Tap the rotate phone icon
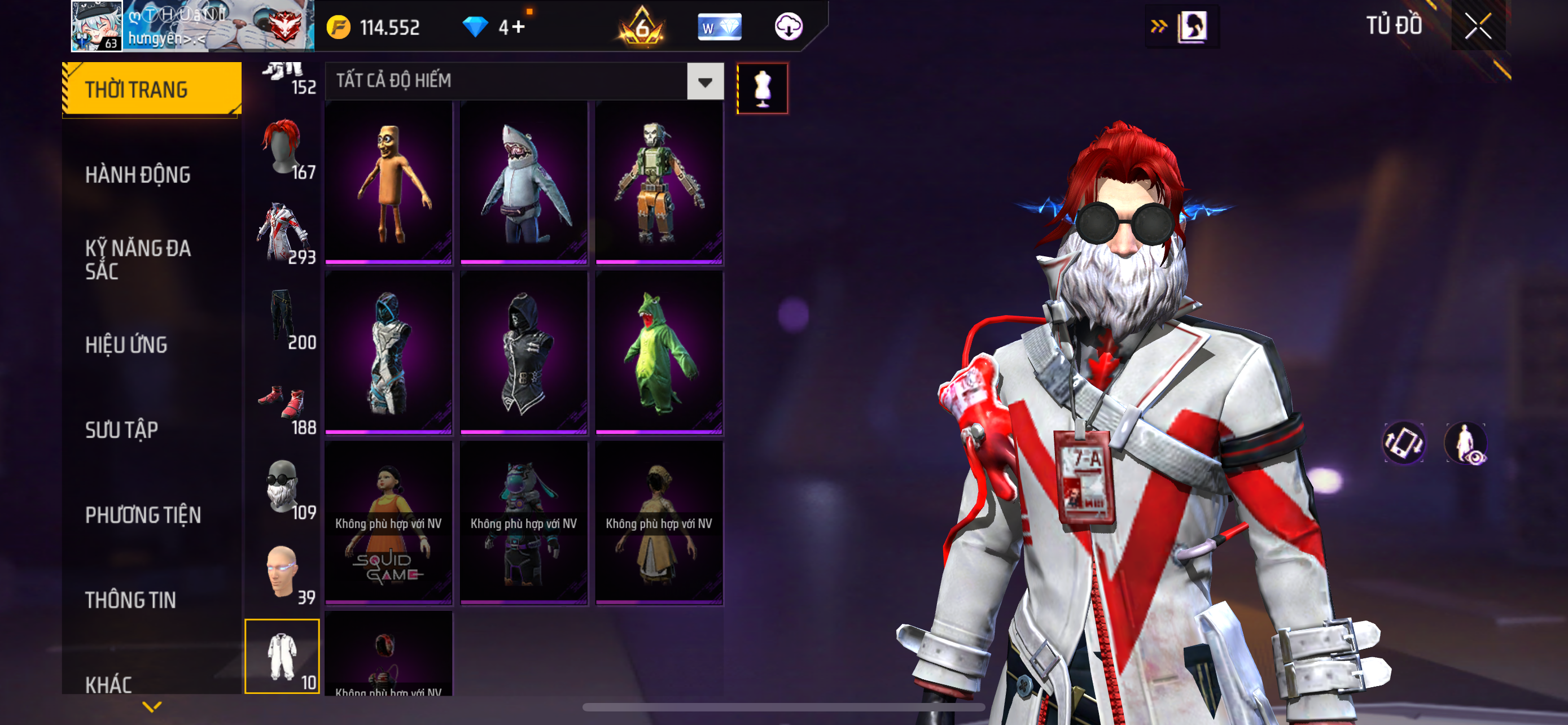The width and height of the screenshot is (1568, 725). (x=1404, y=443)
